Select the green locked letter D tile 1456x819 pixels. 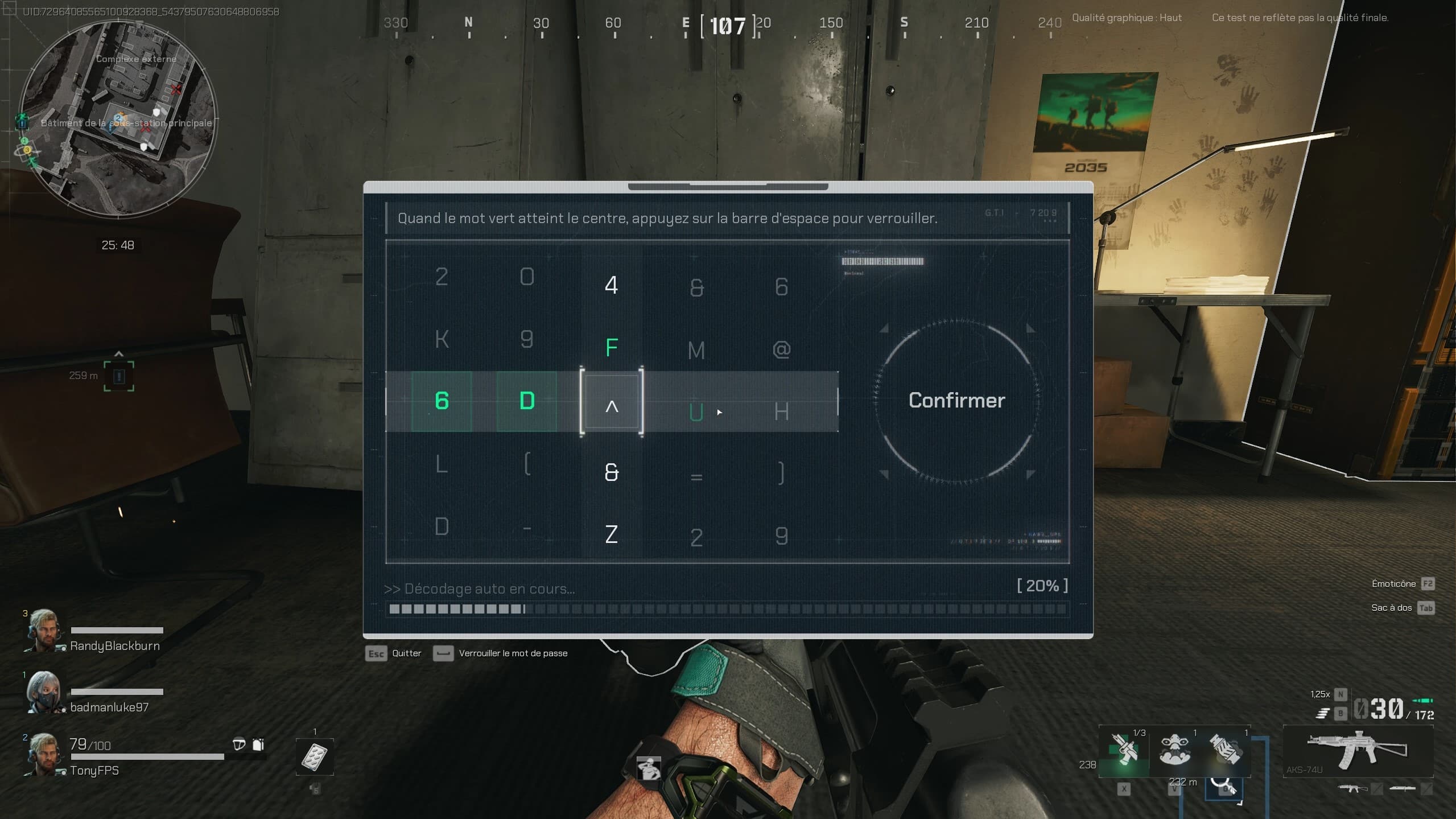tap(527, 401)
